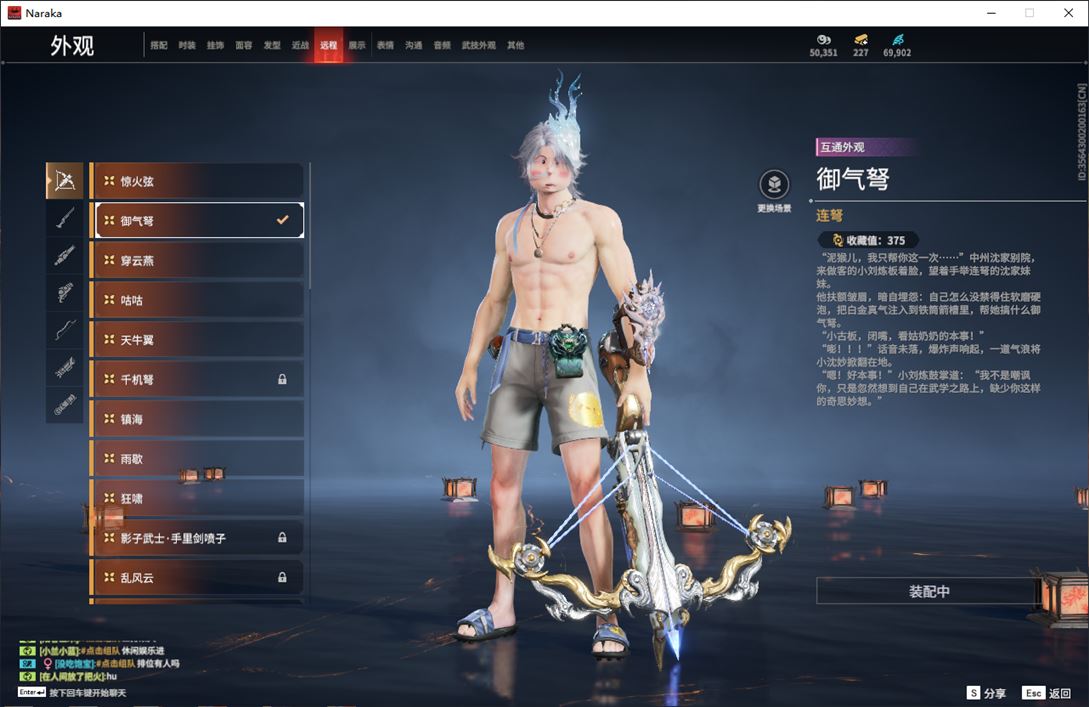Close the Naraka window

[x=1067, y=13]
